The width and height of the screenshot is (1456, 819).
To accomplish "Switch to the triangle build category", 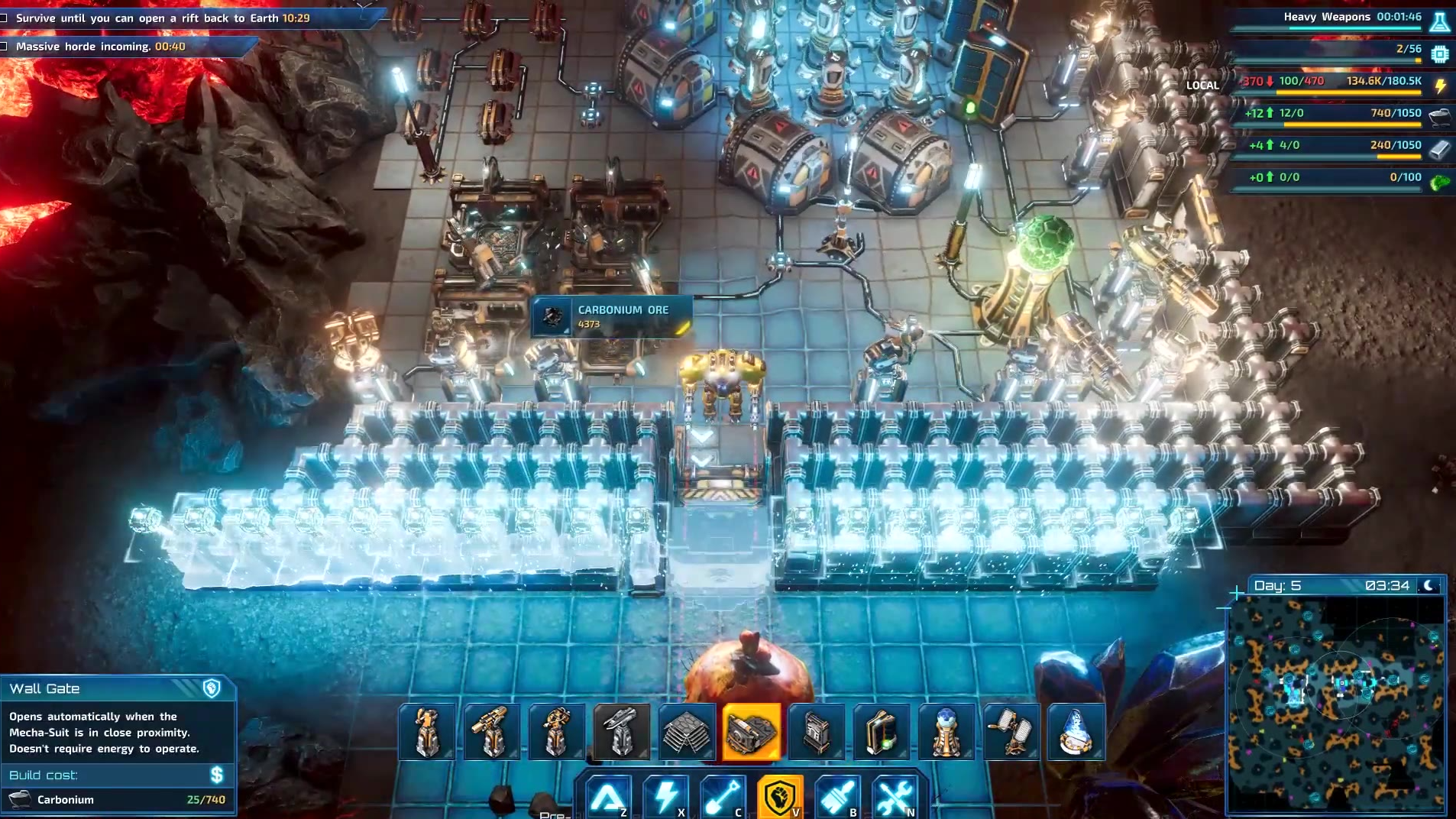I will tap(608, 798).
